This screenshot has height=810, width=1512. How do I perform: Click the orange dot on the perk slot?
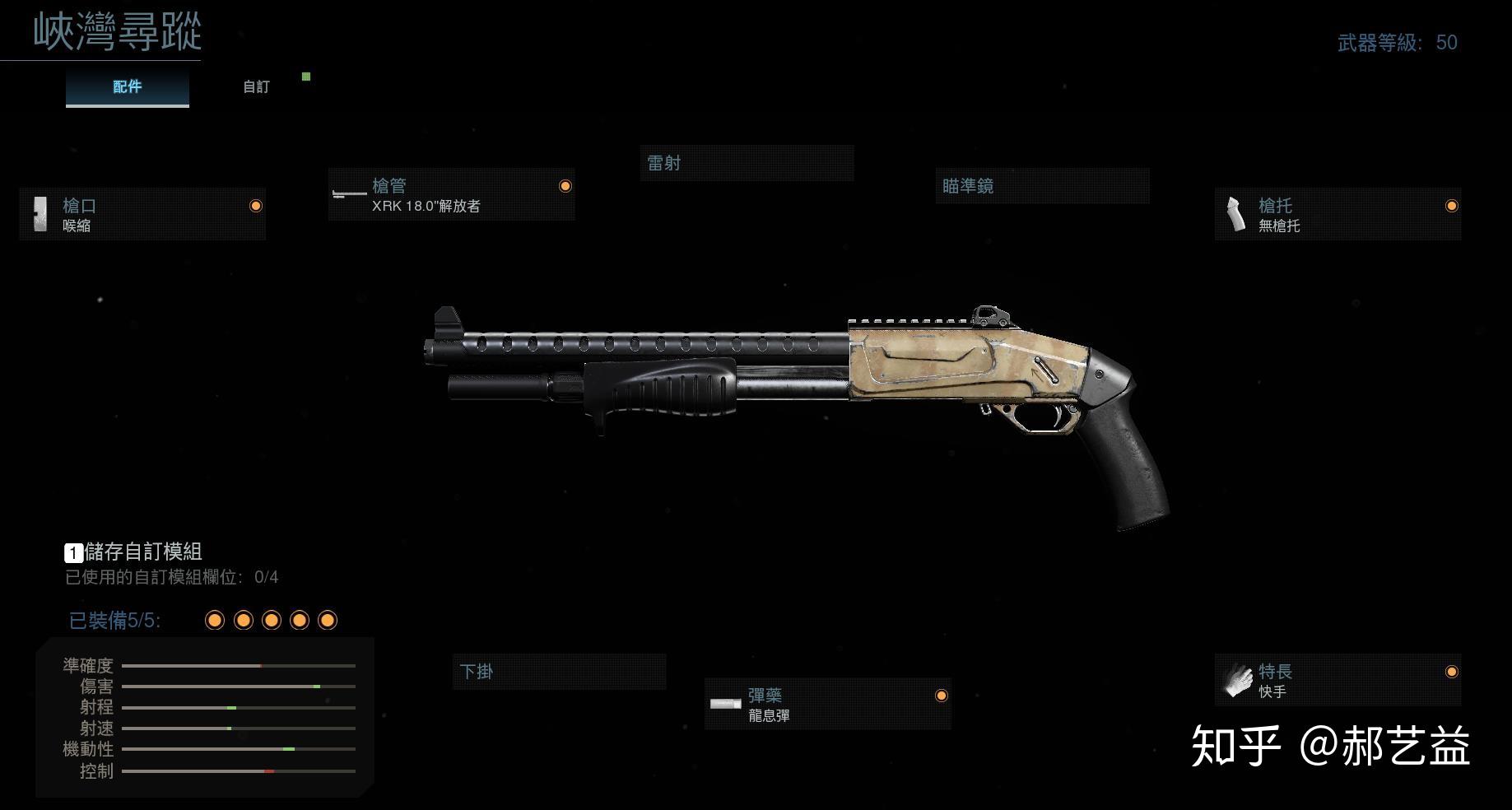click(1450, 671)
